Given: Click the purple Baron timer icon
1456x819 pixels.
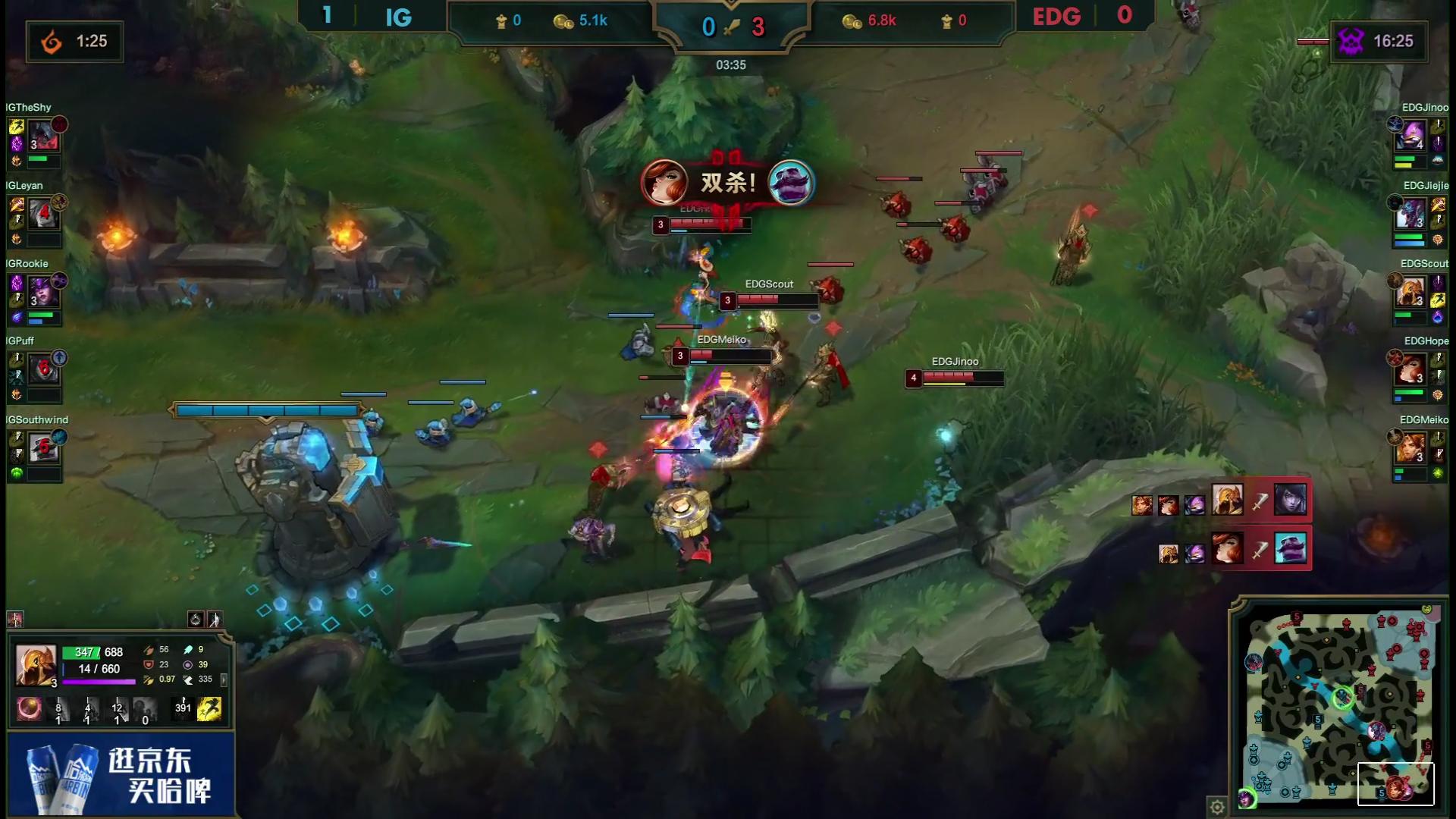Looking at the screenshot, I should (x=1350, y=41).
